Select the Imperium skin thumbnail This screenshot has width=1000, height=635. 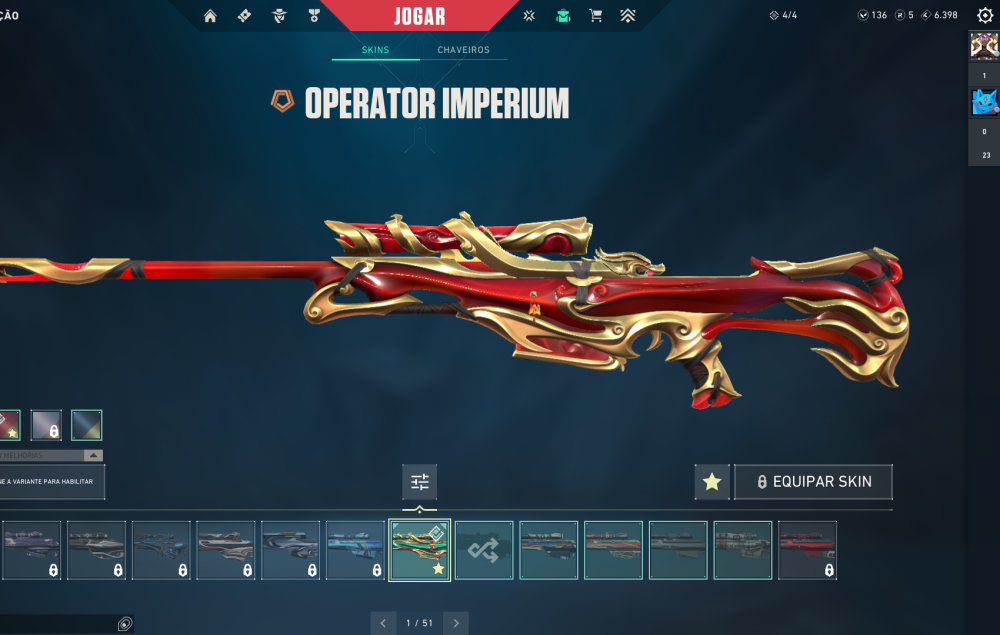click(420, 550)
